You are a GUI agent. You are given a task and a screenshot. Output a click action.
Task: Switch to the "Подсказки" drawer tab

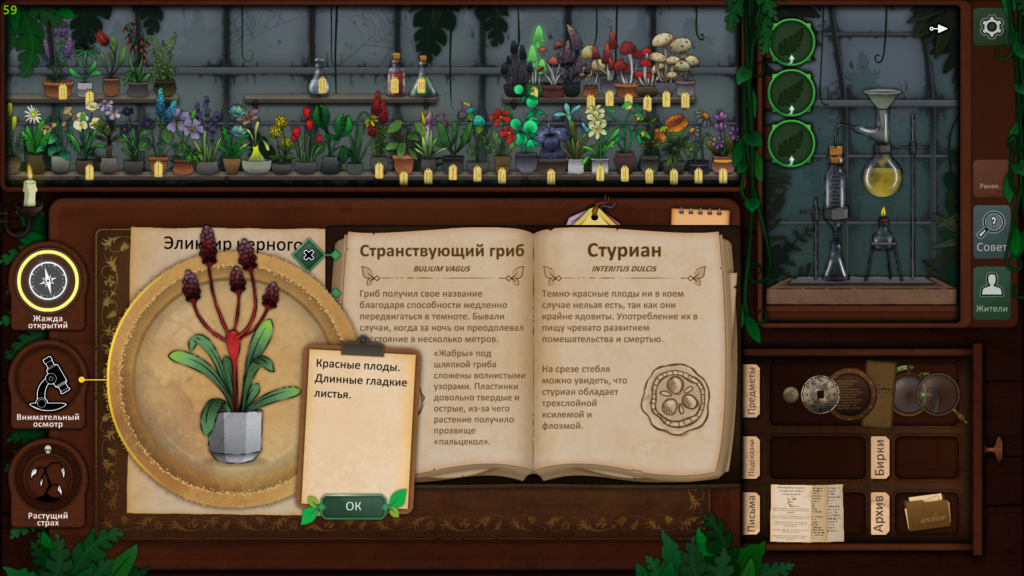pos(753,456)
